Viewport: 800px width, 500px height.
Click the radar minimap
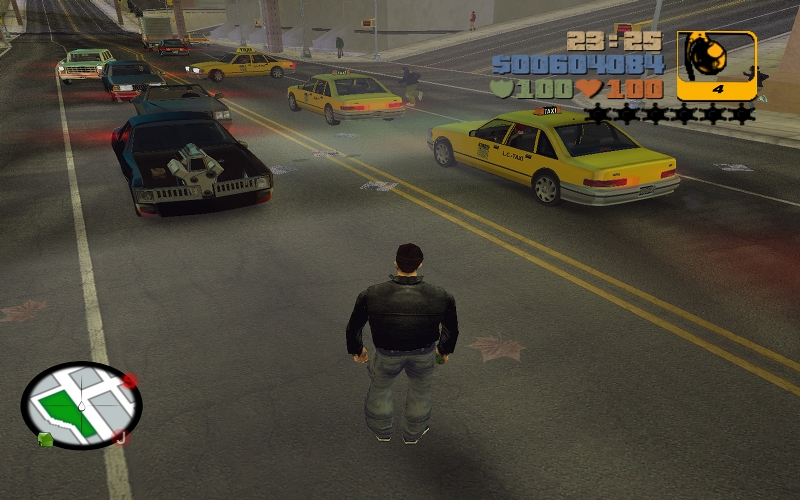point(81,404)
